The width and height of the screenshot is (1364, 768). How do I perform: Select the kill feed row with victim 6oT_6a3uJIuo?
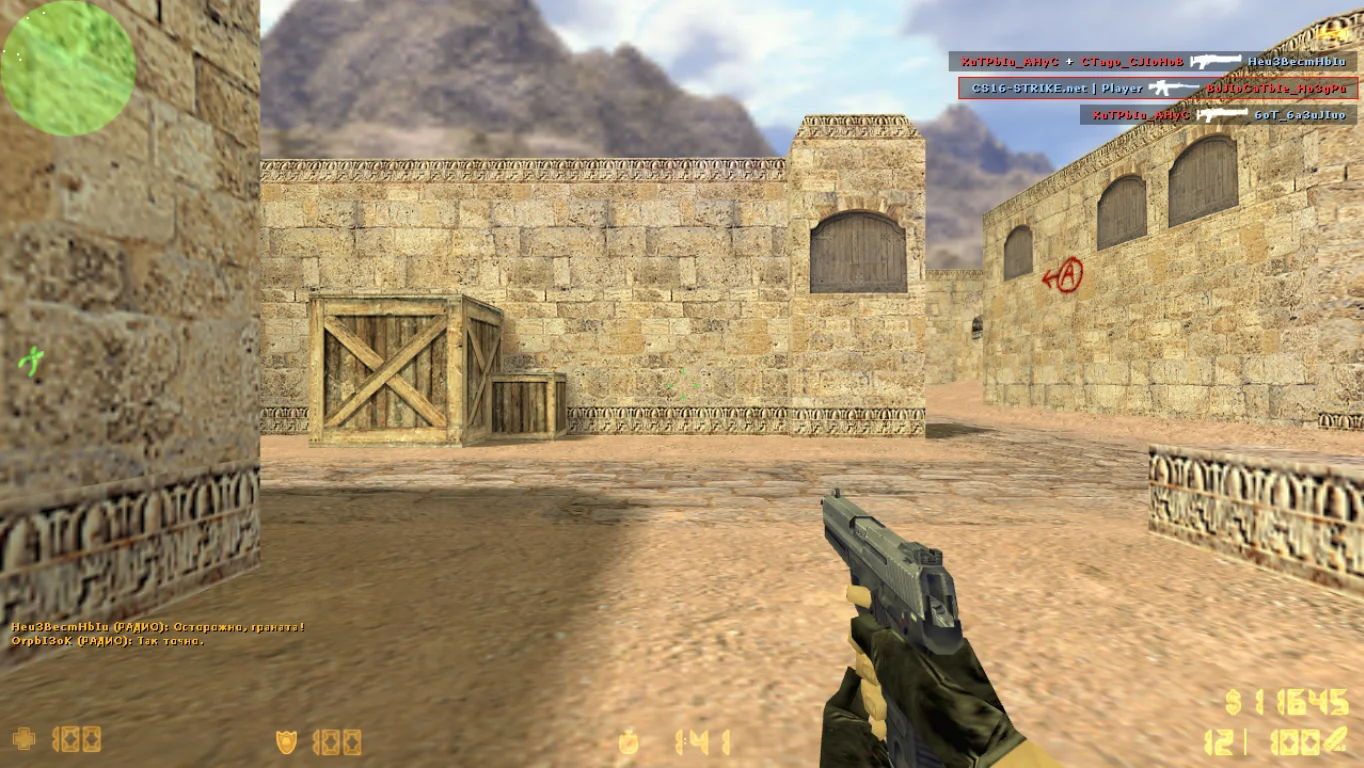[x=1219, y=115]
